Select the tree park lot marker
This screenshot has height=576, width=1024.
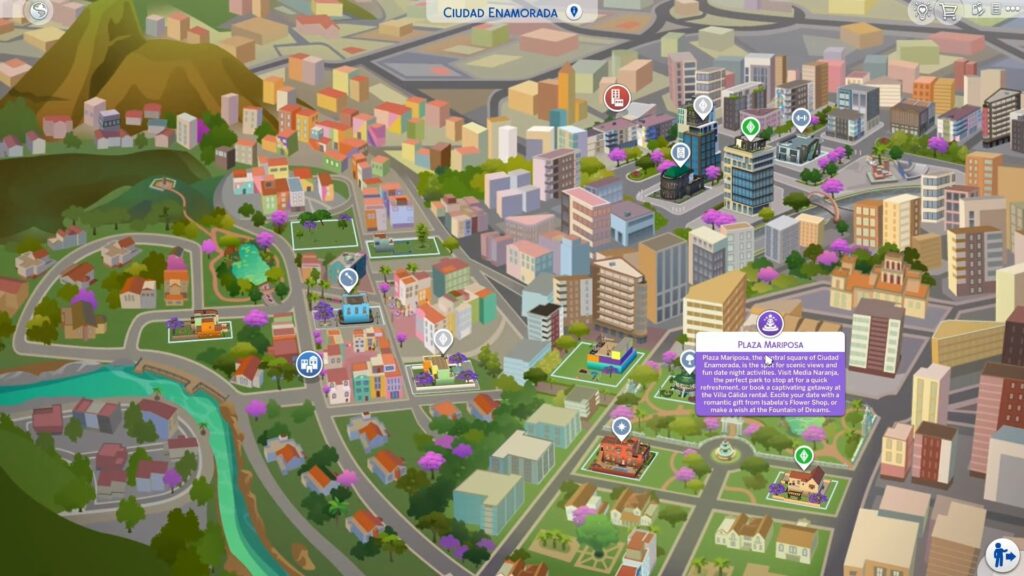click(x=689, y=360)
